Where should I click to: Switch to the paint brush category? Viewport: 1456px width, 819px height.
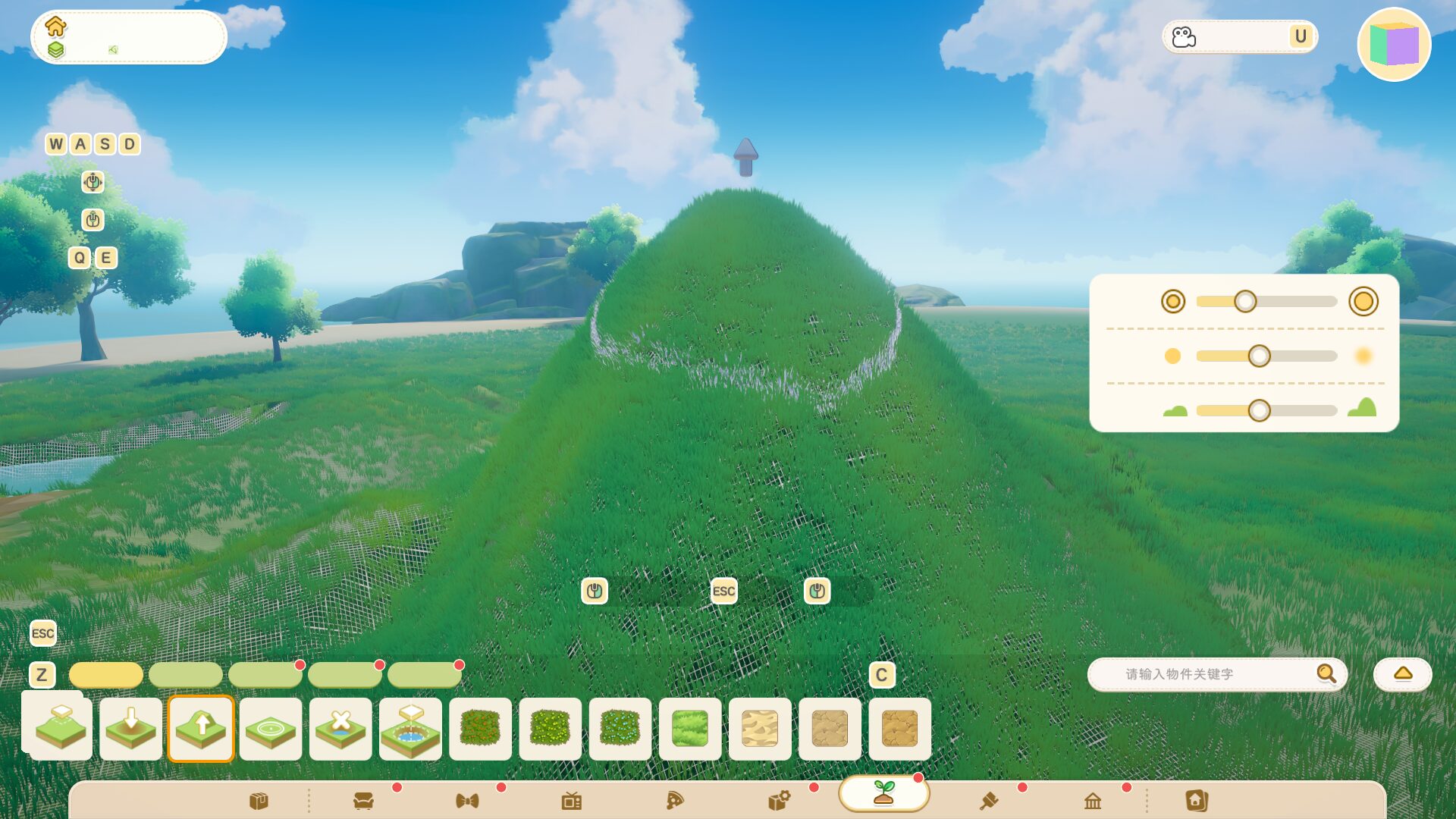[x=989, y=801]
